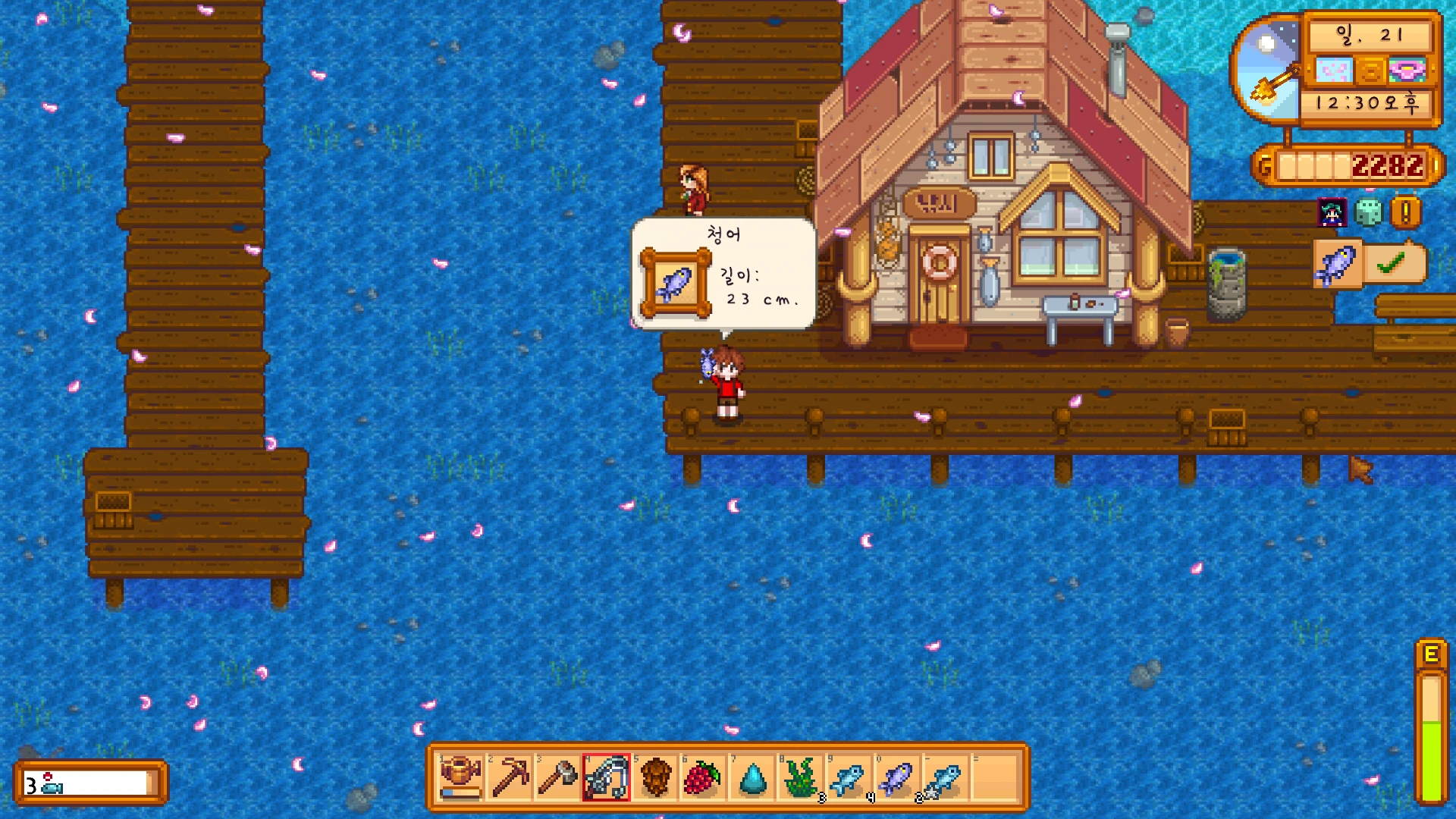Choose the purple herring hotbar slot
The width and height of the screenshot is (1456, 819).
pyautogui.click(x=897, y=777)
